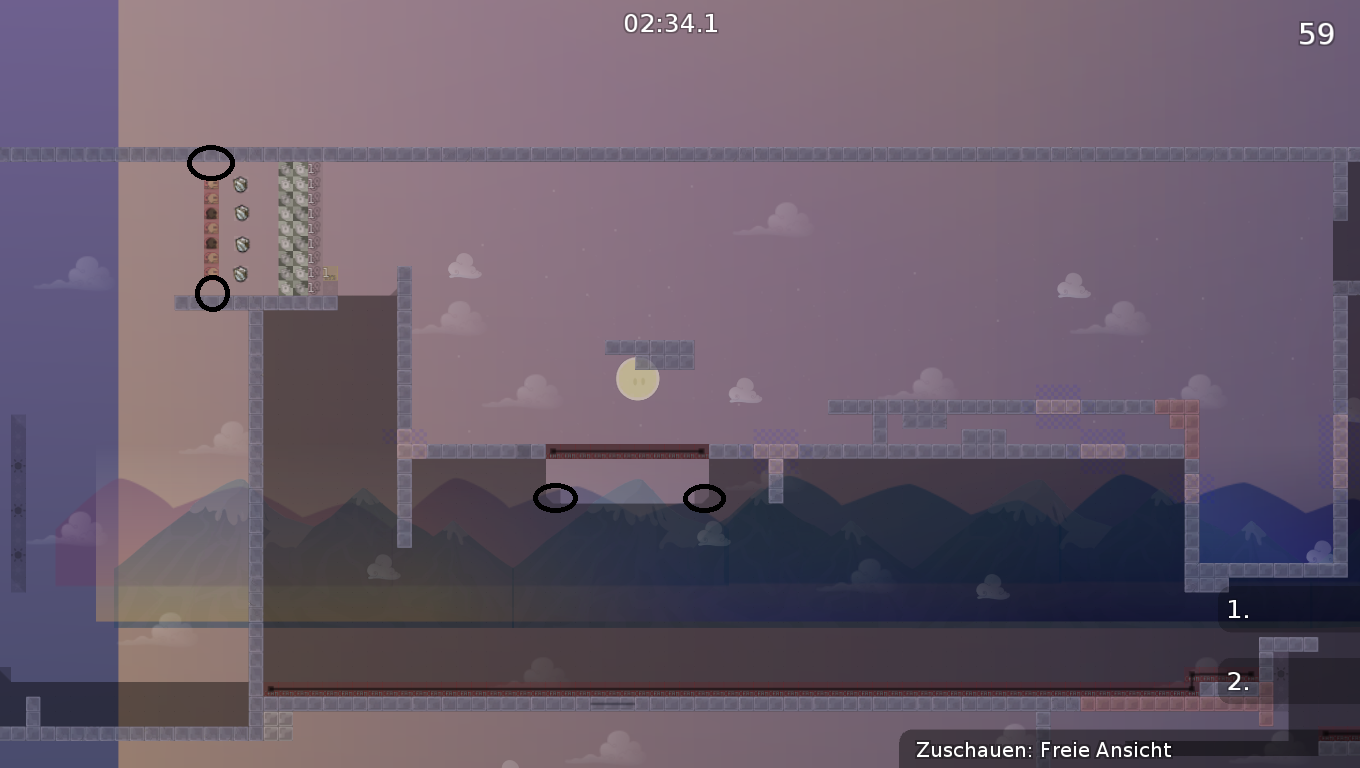Click a checkered armor tile in the pickup column
The image size is (1360, 768).
click(292, 230)
